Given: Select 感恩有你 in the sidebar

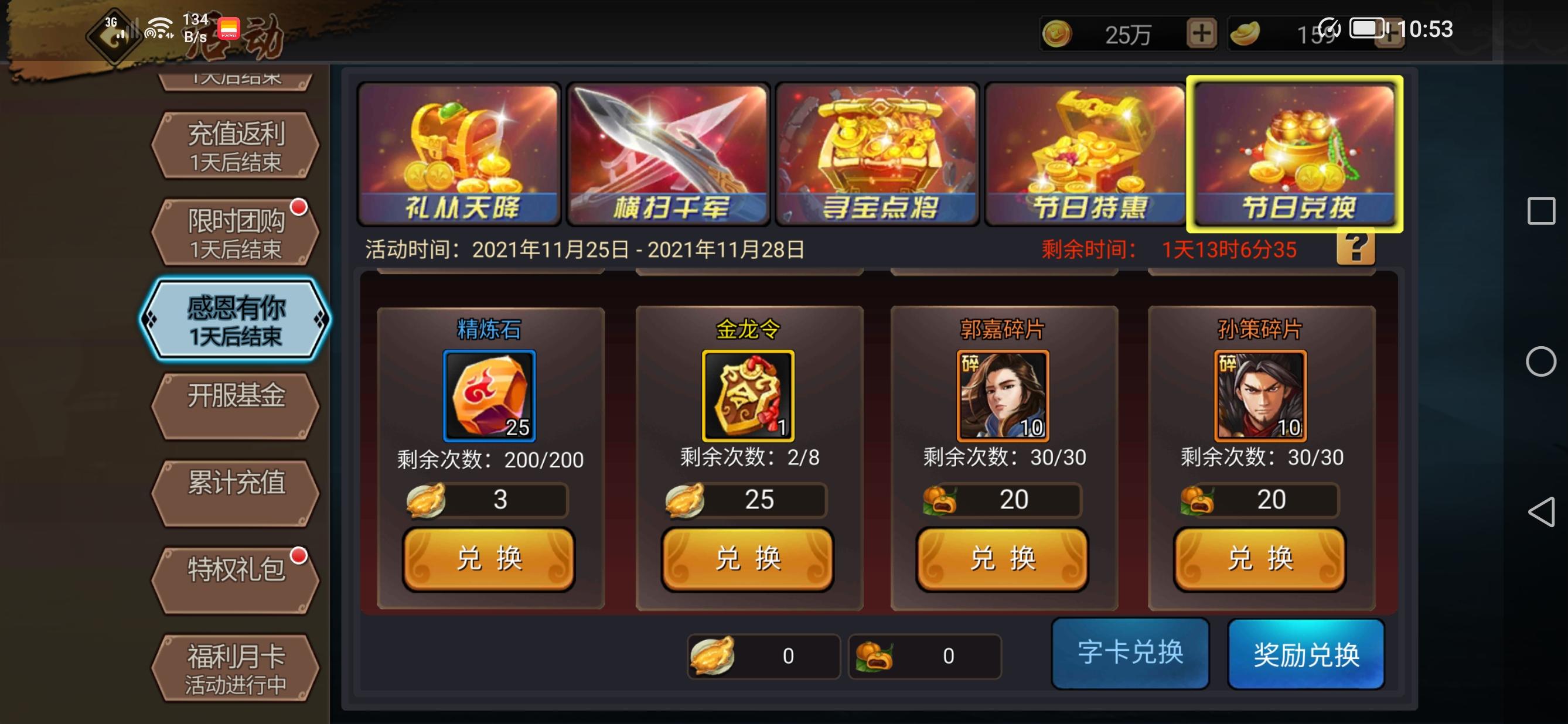Looking at the screenshot, I should [x=236, y=319].
